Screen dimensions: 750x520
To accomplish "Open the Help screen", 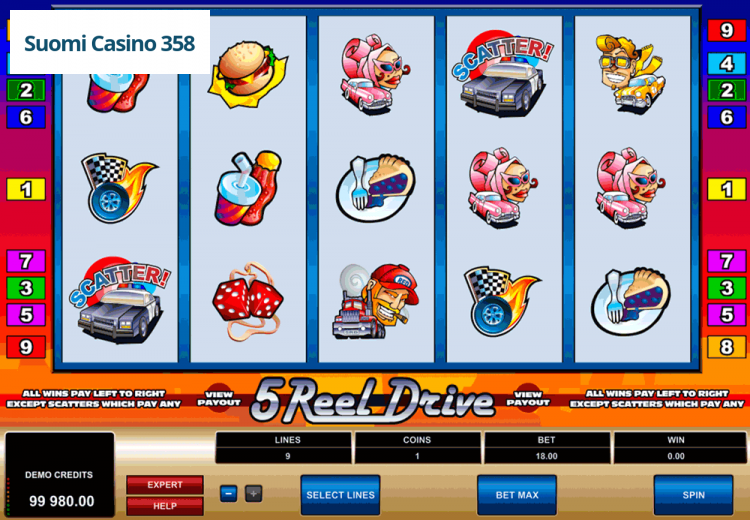I will [x=165, y=506].
